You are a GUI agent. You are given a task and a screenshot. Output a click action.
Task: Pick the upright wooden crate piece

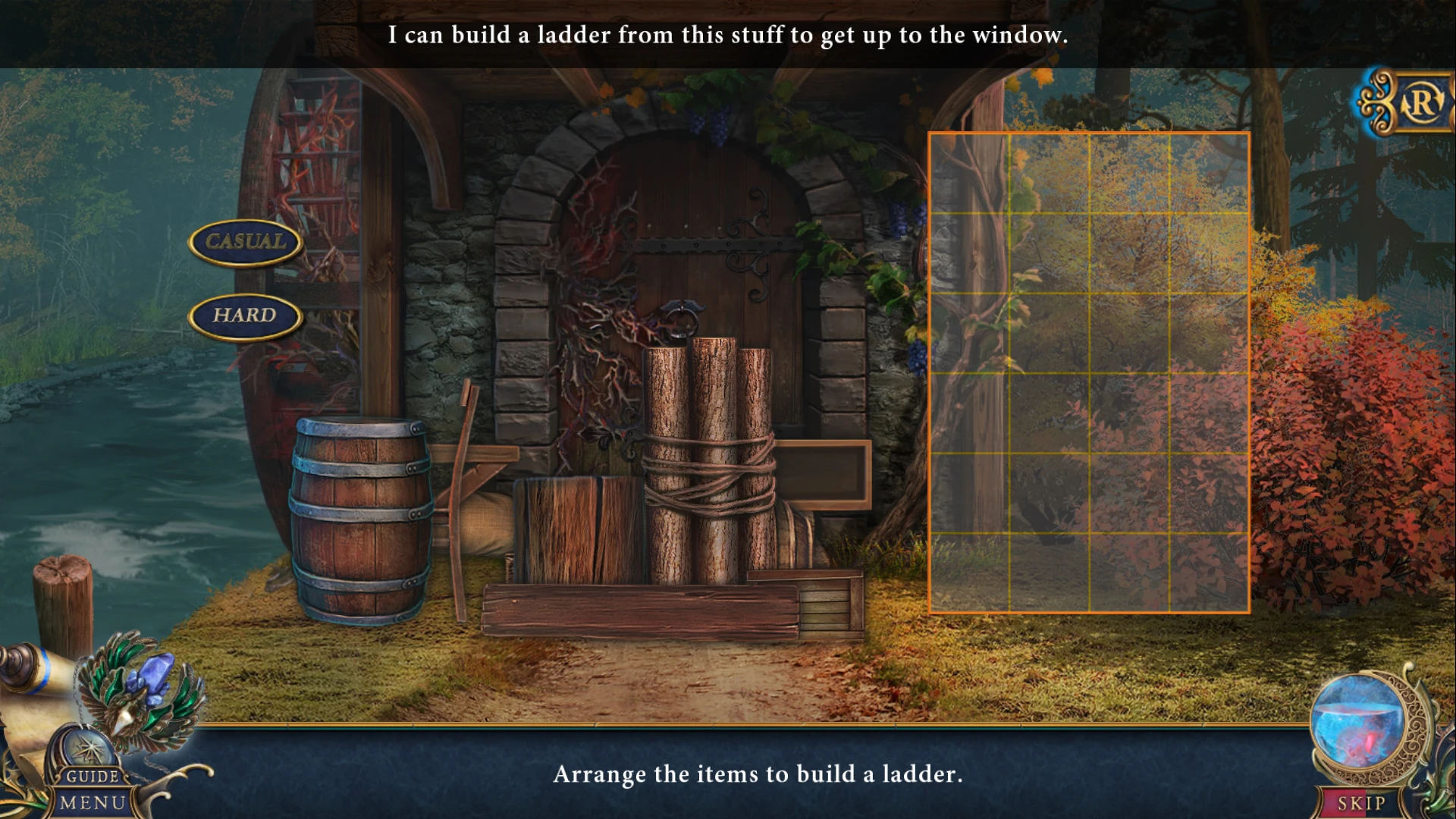click(x=578, y=529)
